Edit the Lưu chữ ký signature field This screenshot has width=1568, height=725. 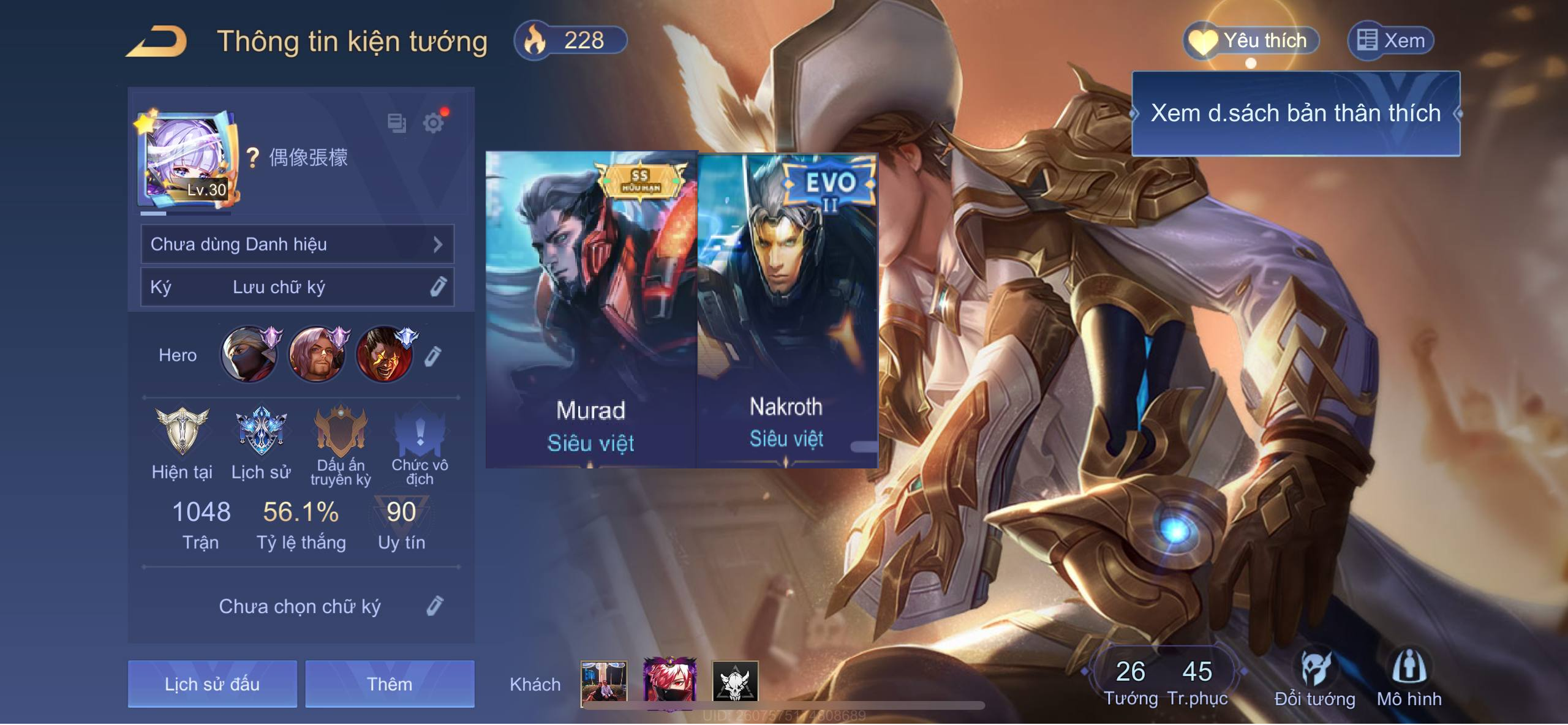437,287
